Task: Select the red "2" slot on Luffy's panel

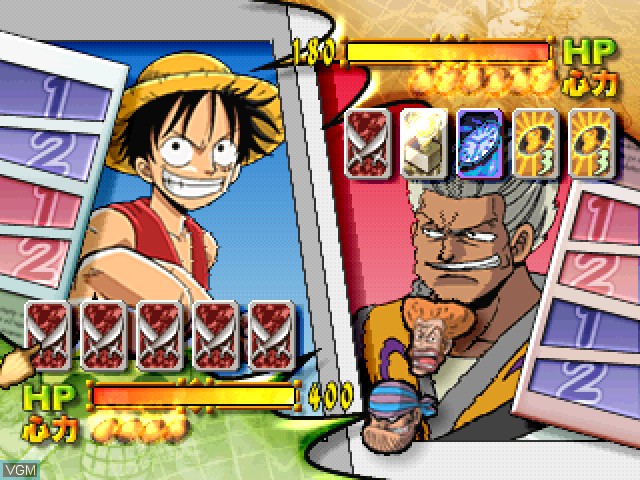Action: tap(45, 257)
